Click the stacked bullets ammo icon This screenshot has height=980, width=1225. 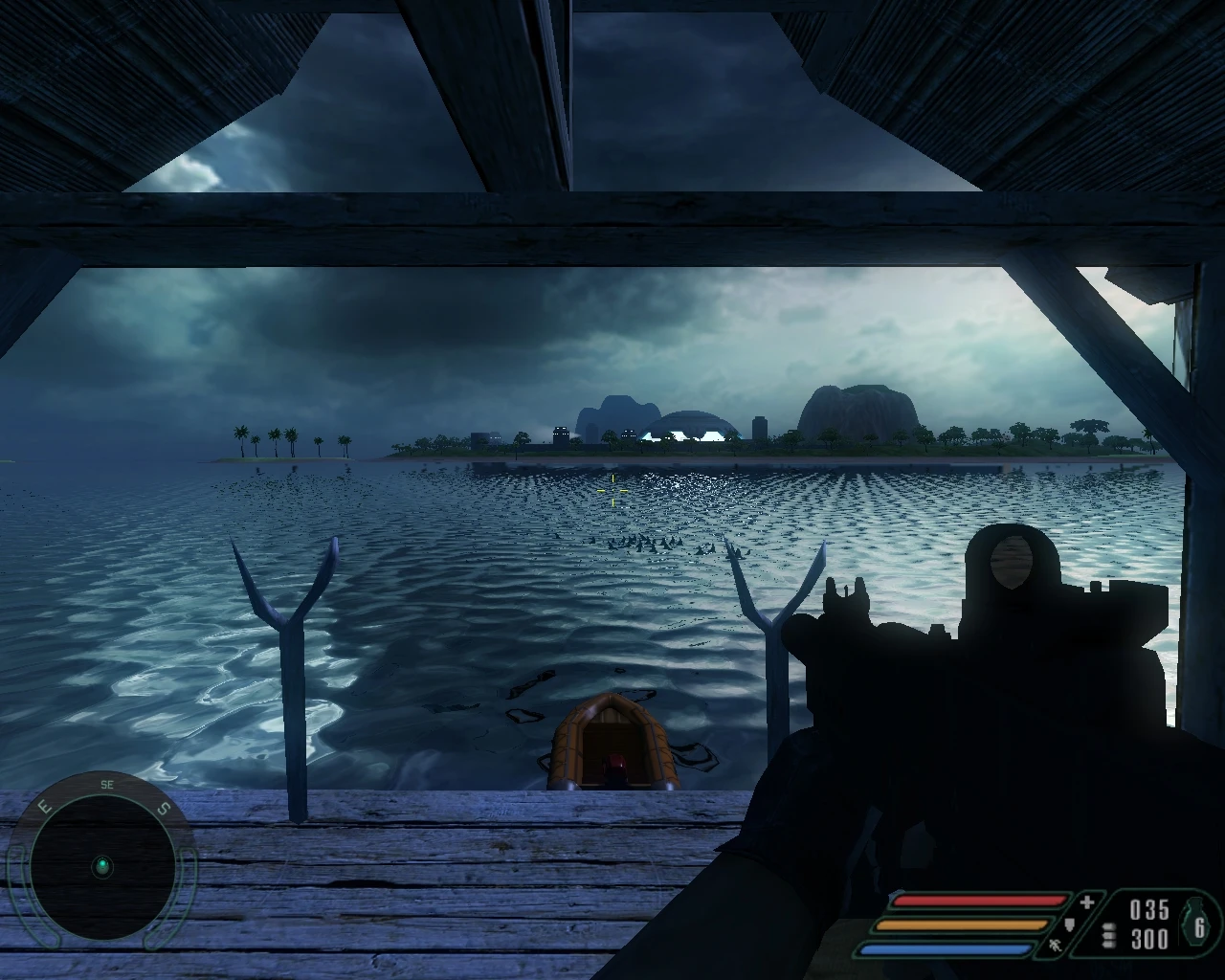1108,934
